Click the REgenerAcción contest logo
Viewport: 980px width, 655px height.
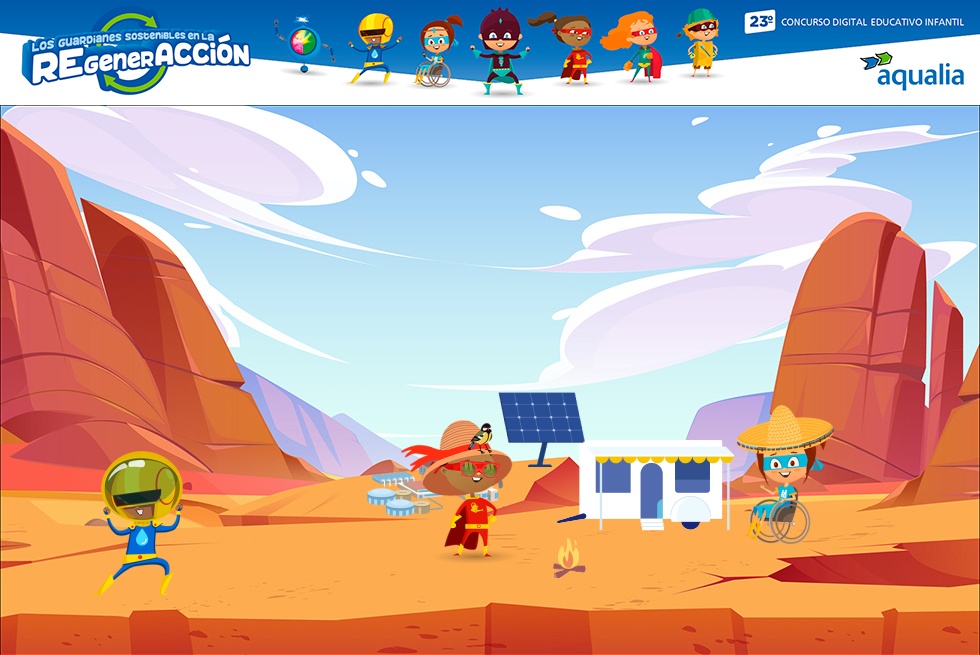(138, 54)
